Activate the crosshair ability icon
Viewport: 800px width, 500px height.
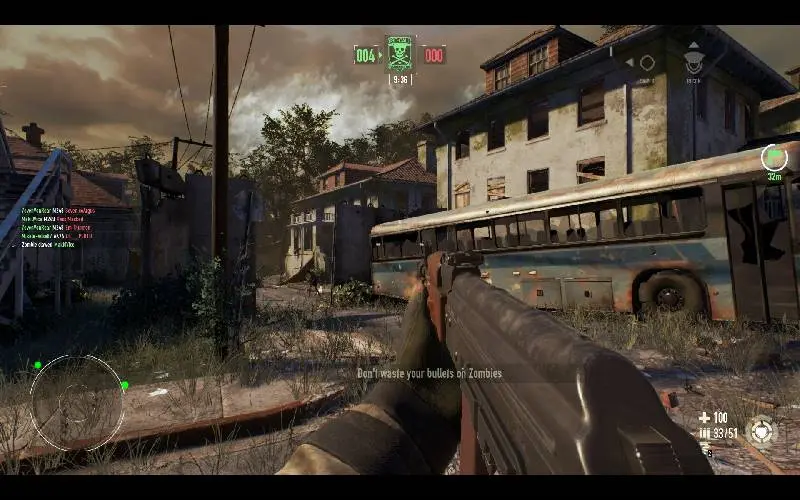(761, 431)
